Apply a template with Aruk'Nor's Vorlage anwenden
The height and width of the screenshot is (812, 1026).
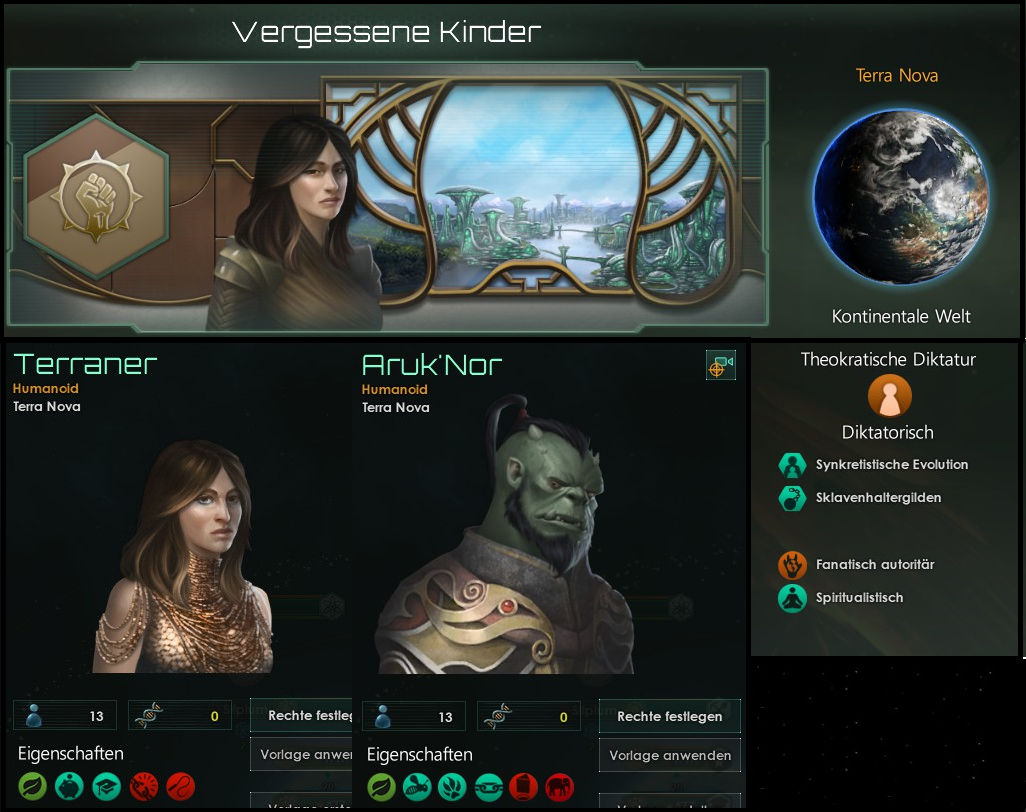tap(669, 755)
